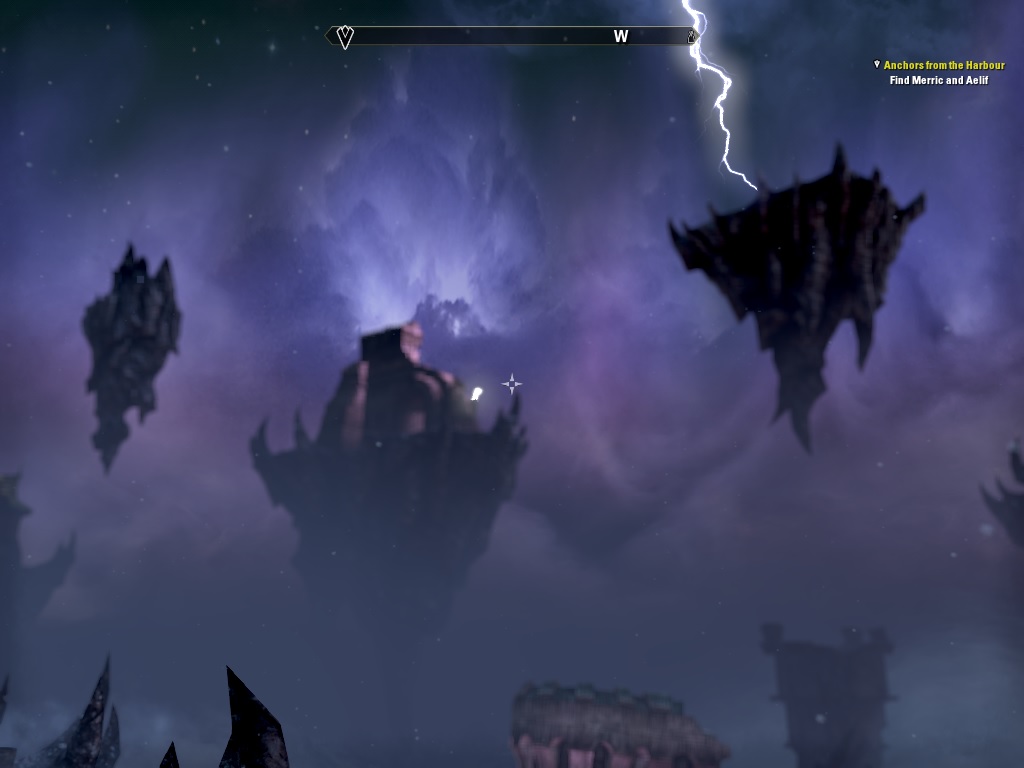Open the Anchors from the Harbour quest

pyautogui.click(x=943, y=65)
